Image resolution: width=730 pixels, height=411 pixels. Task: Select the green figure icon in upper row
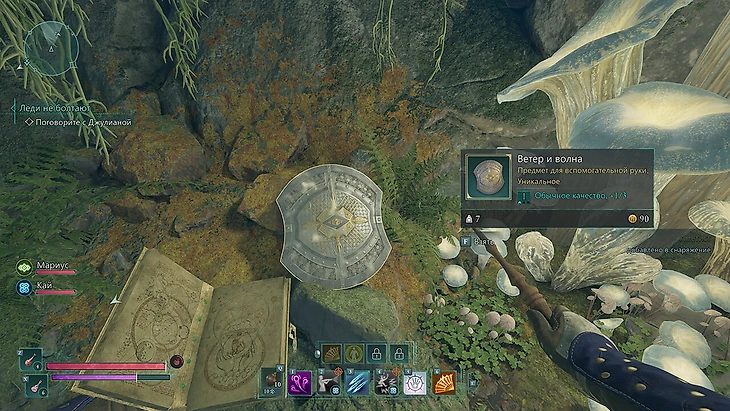[x=353, y=353]
